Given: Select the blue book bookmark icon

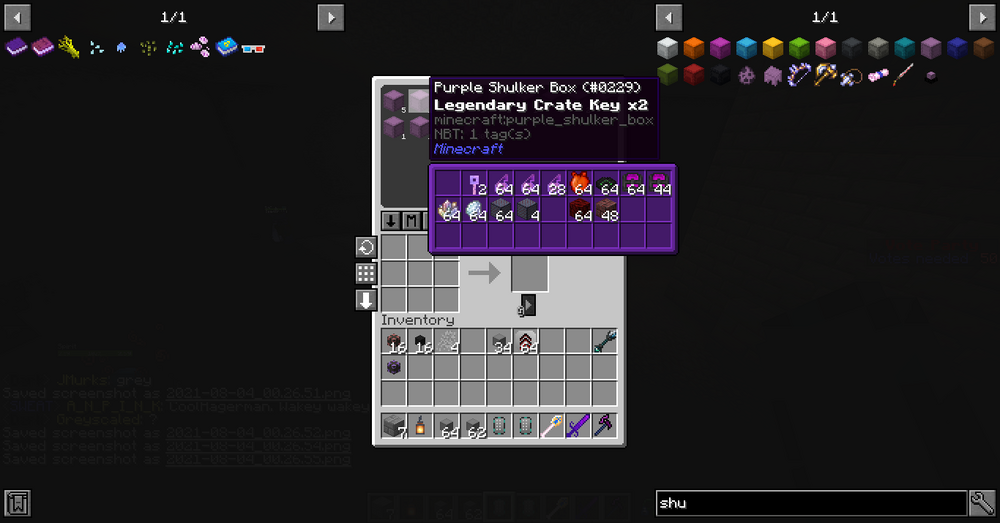Looking at the screenshot, I should (226, 47).
